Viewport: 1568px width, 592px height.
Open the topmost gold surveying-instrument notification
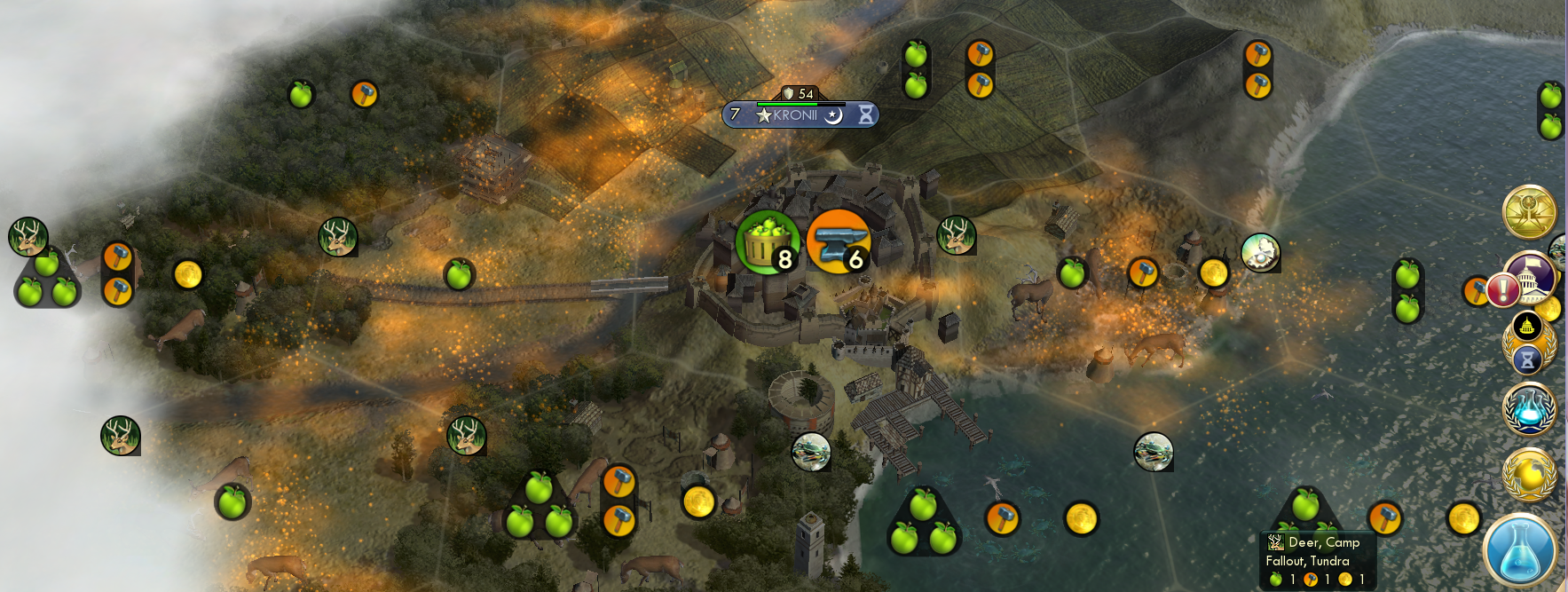coord(1529,212)
